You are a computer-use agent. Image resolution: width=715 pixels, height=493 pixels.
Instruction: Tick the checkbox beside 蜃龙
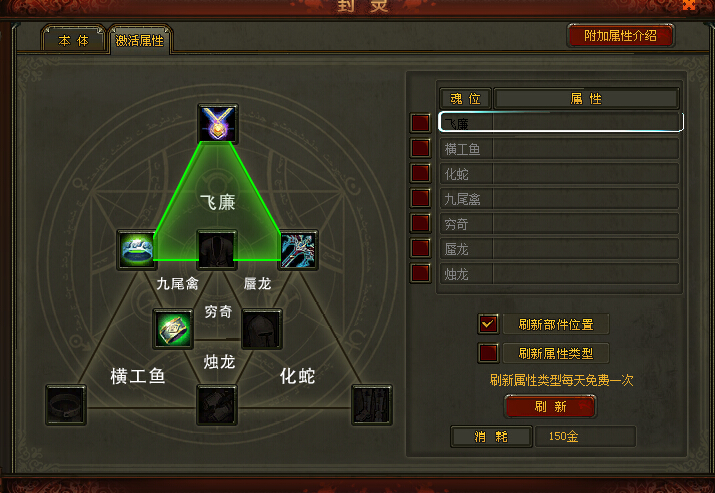coord(421,248)
